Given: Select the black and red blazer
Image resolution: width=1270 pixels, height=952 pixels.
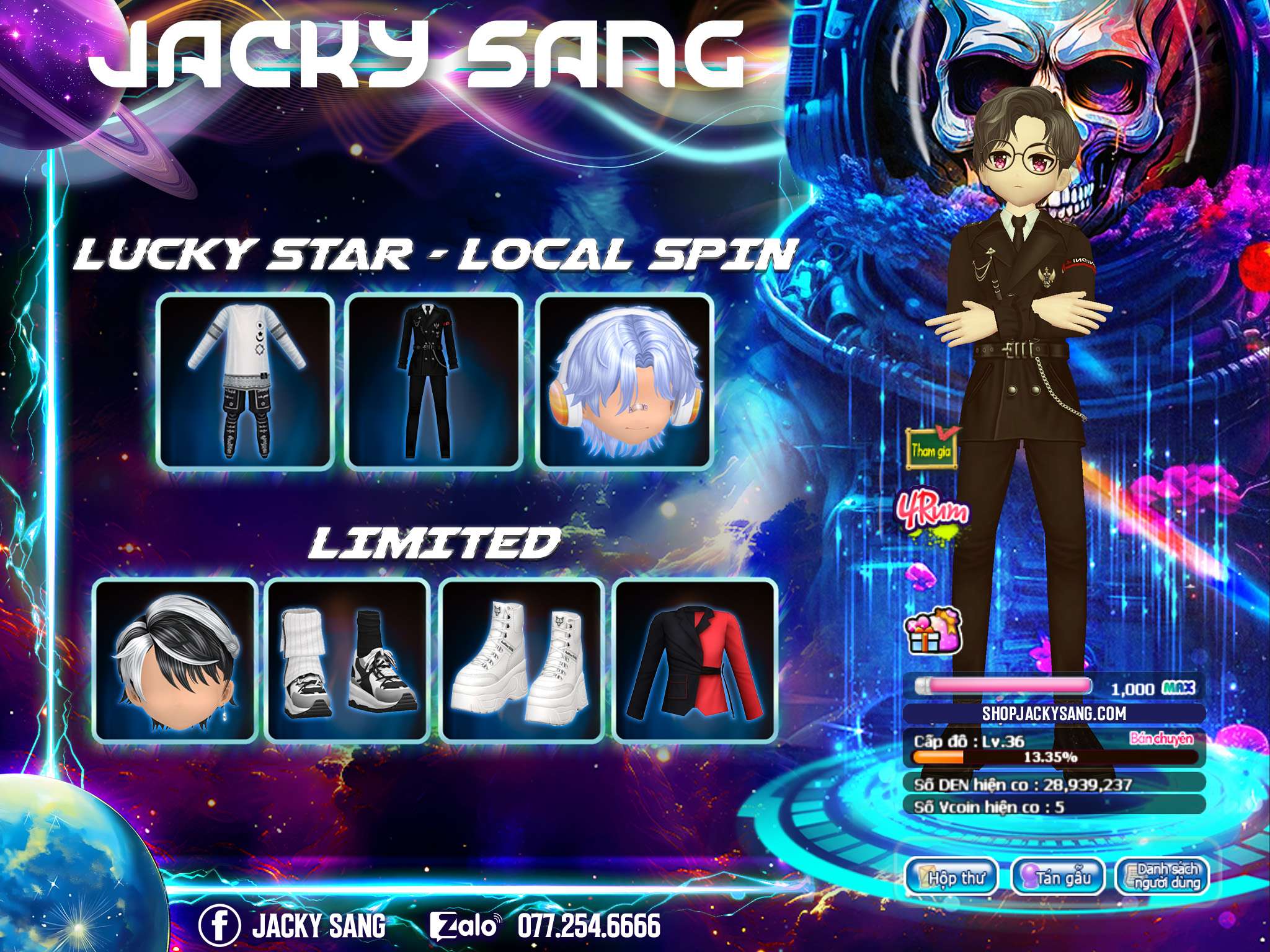Looking at the screenshot, I should click(x=695, y=659).
